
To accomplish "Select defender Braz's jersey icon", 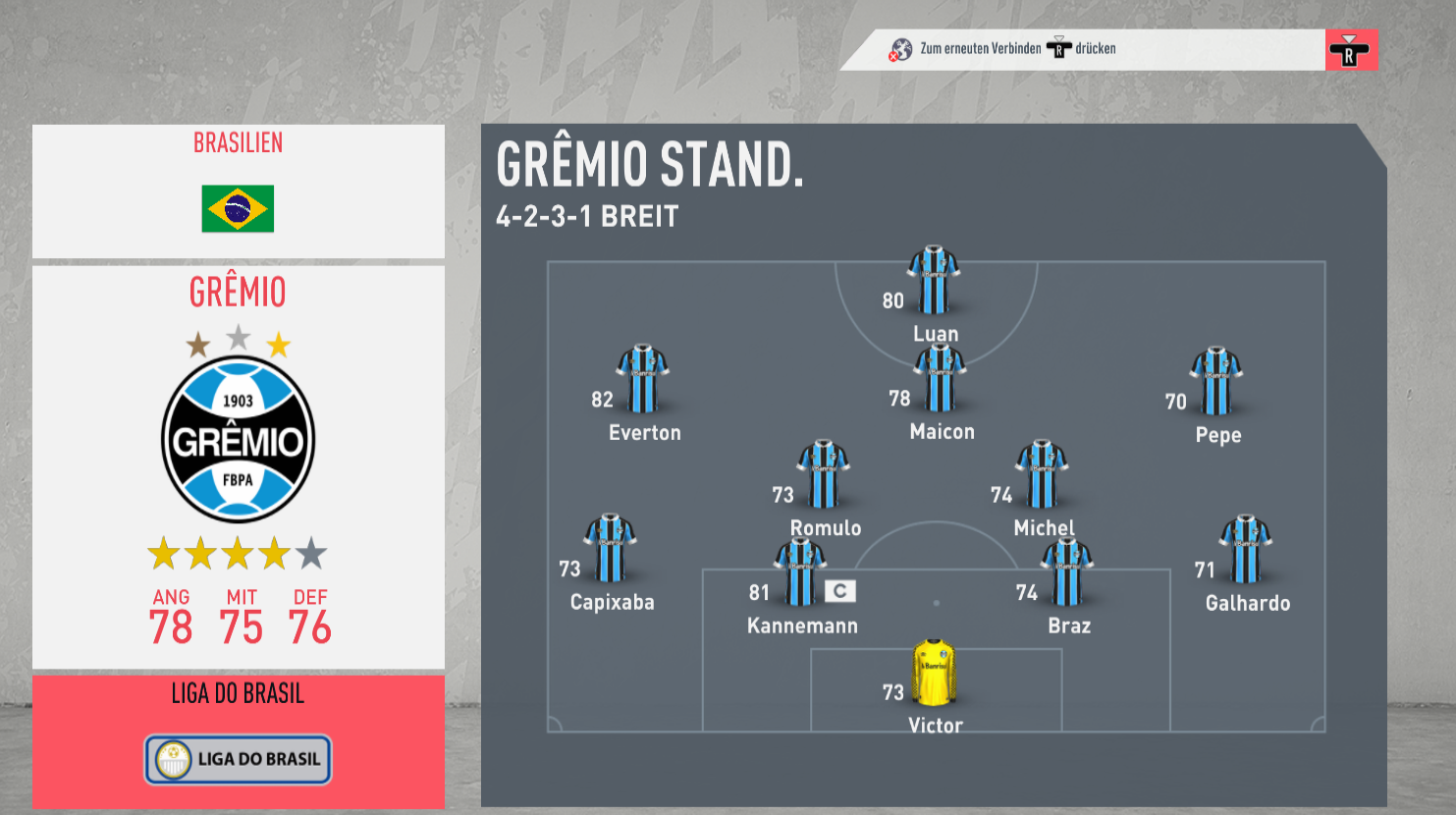I will tap(1068, 571).
